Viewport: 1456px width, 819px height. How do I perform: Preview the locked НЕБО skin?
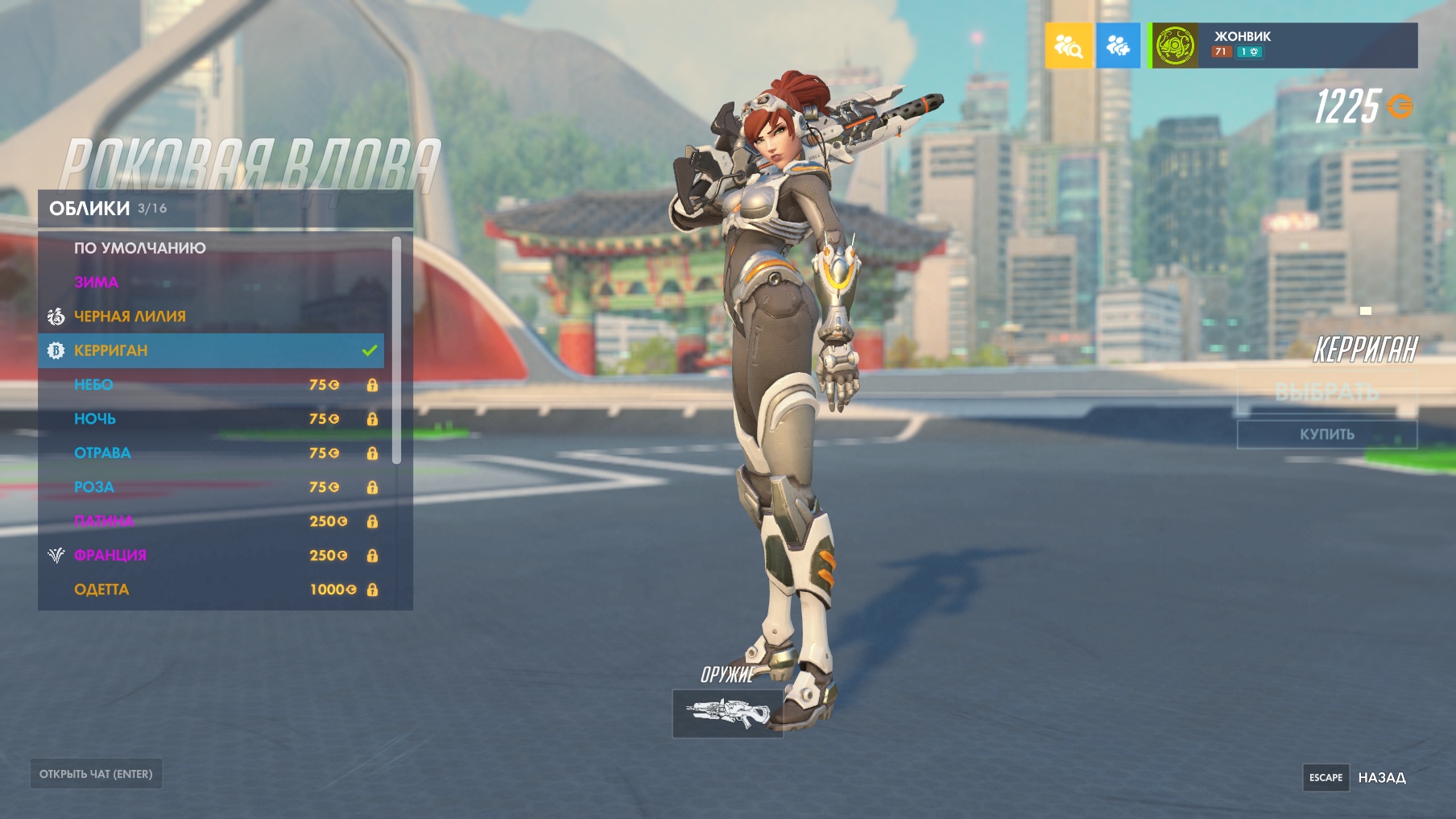pyautogui.click(x=211, y=385)
